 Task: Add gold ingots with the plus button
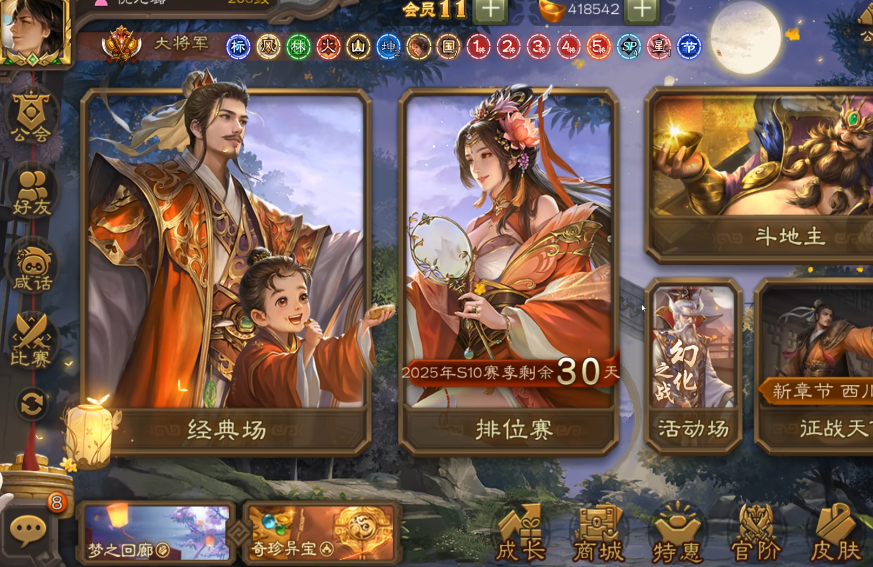[x=641, y=10]
